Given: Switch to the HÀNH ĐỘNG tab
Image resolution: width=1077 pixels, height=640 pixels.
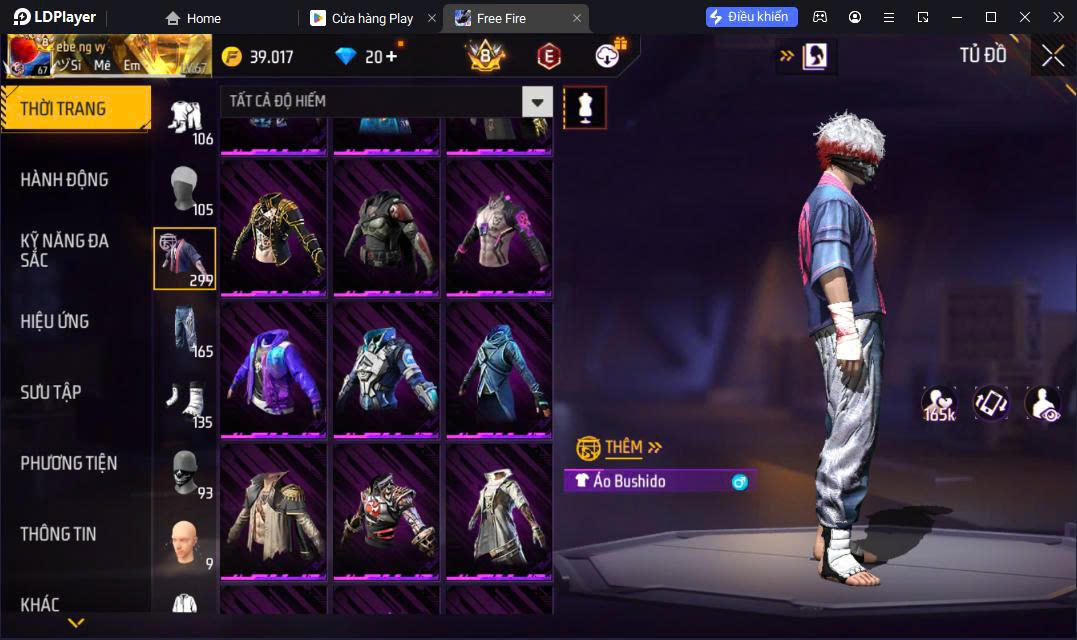Looking at the screenshot, I should tap(65, 180).
